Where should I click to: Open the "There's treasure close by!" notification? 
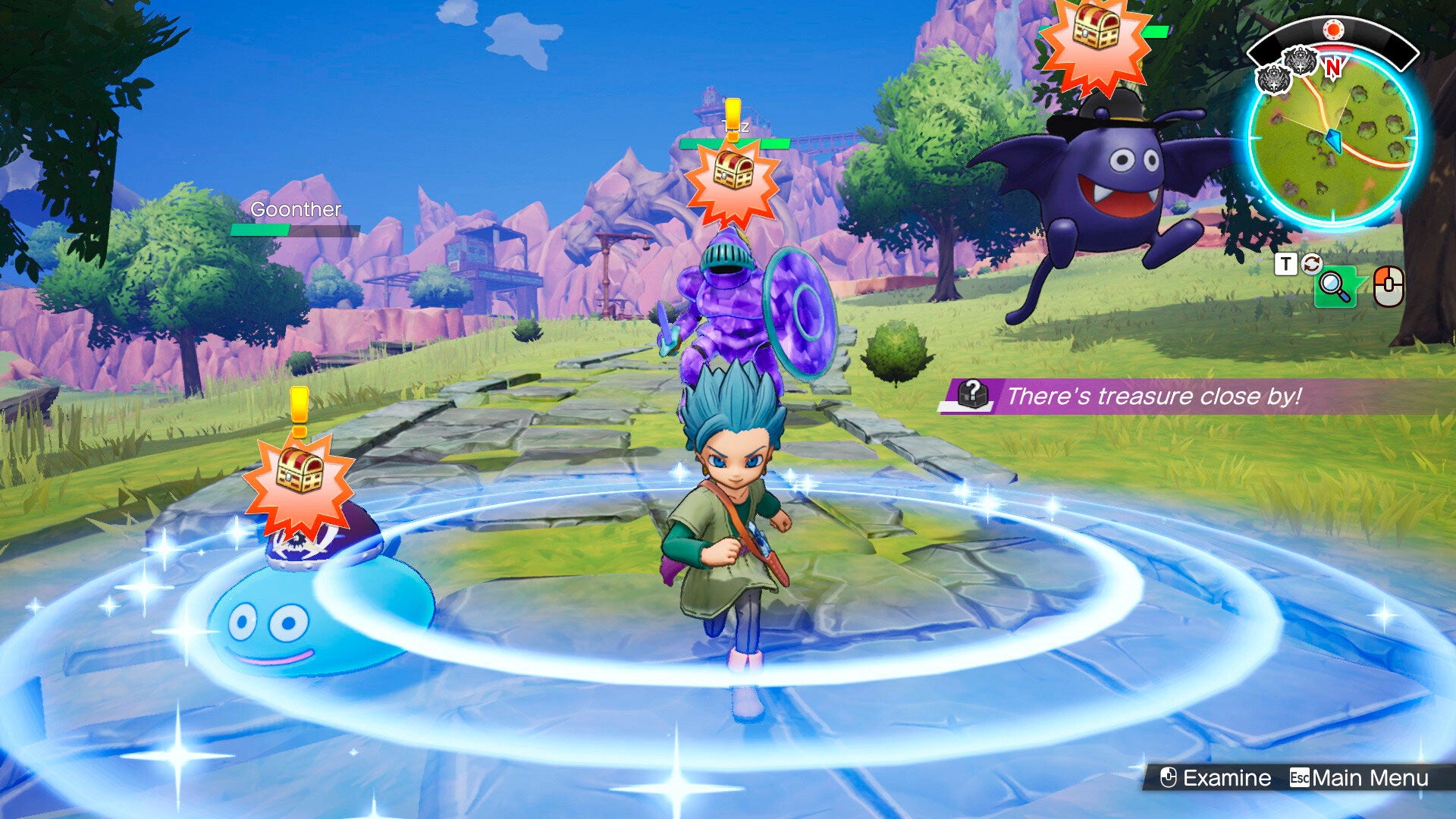[x=1153, y=396]
